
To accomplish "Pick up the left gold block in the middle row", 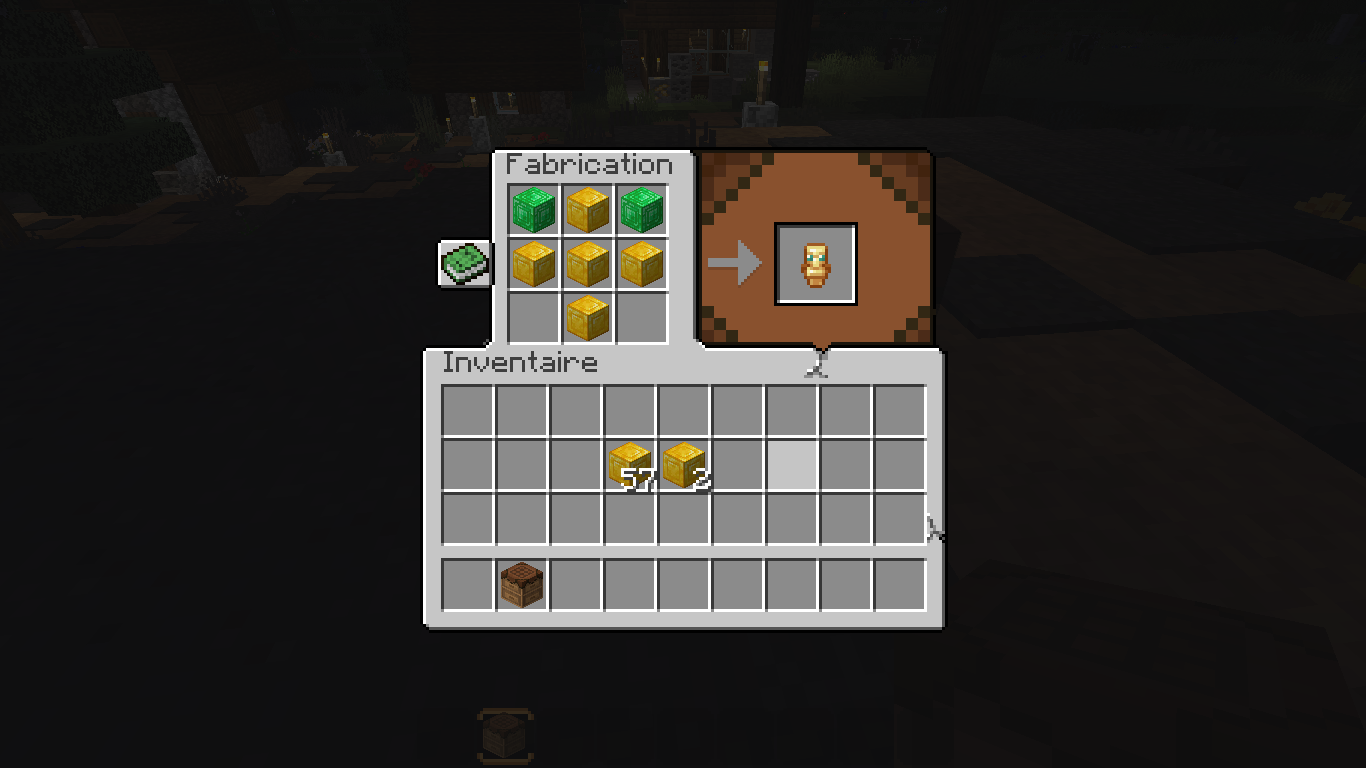I will tap(534, 264).
